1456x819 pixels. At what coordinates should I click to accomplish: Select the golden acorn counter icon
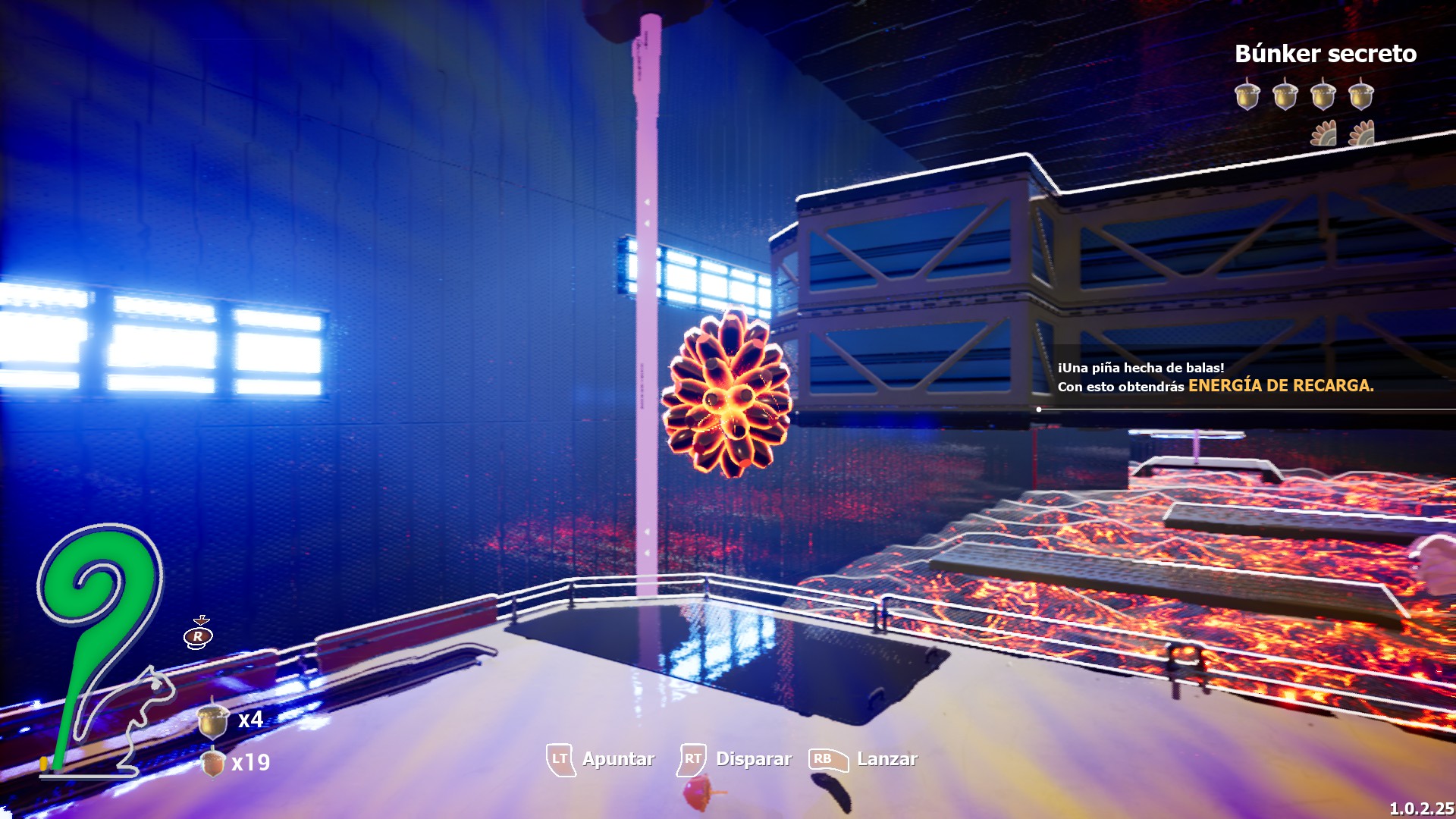(213, 719)
